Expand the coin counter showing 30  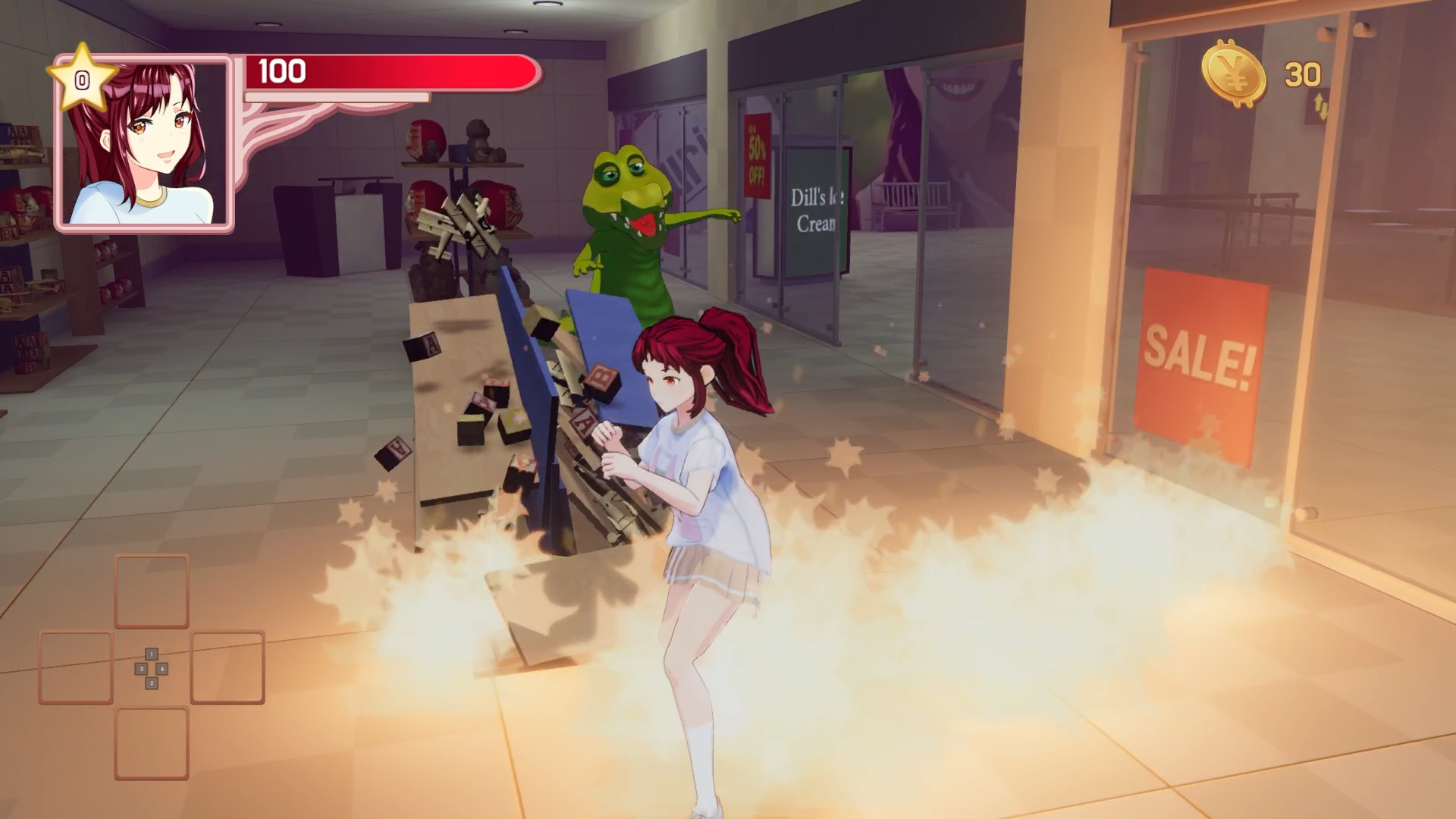[x=1302, y=74]
